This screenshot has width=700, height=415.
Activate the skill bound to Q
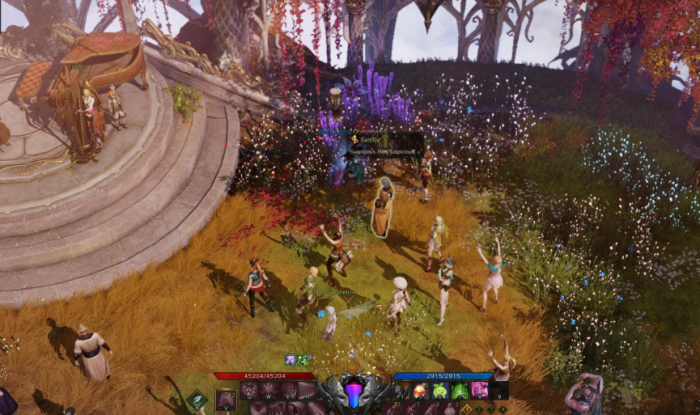click(x=250, y=390)
